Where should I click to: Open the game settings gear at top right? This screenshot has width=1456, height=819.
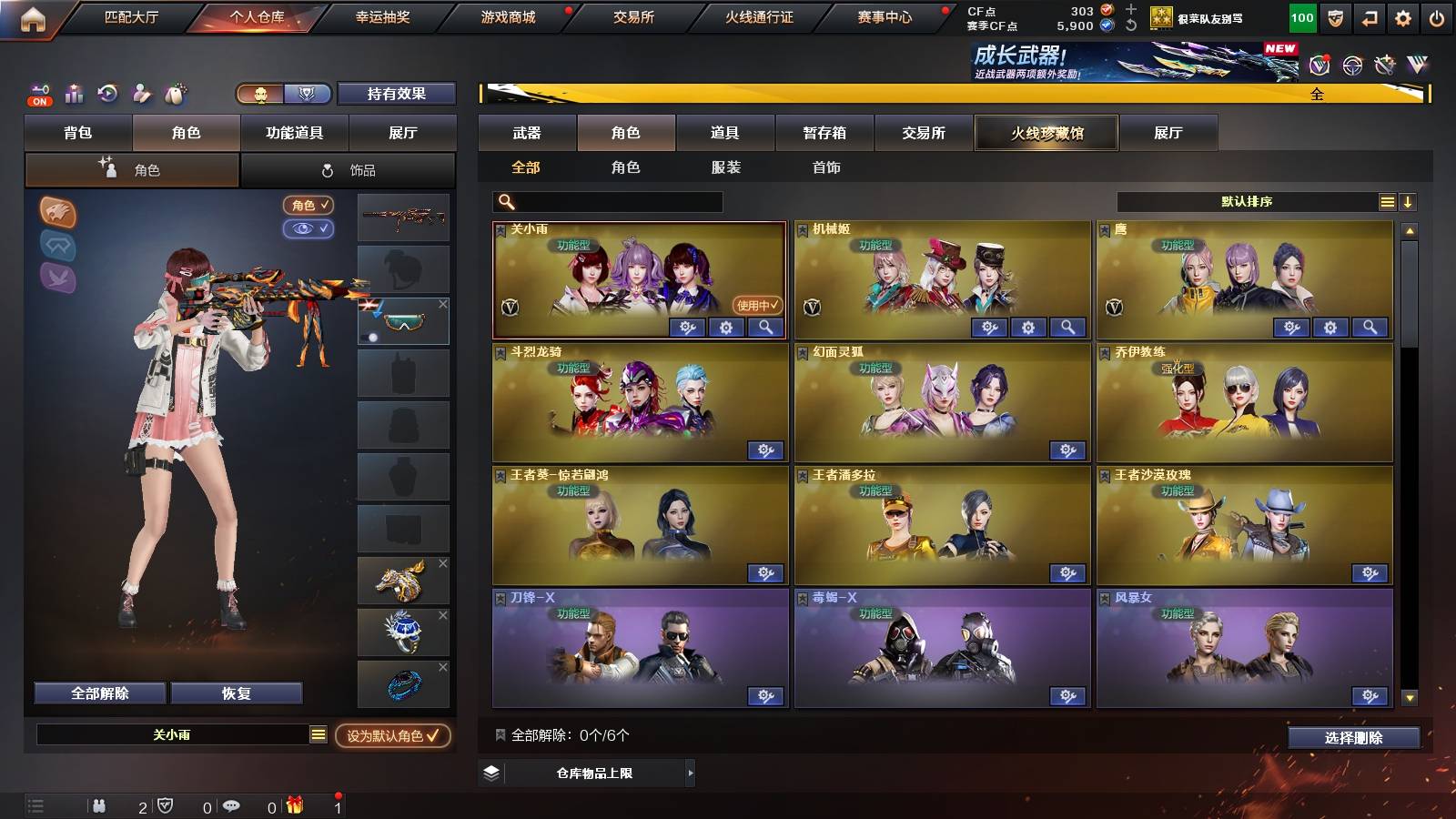(x=1403, y=17)
